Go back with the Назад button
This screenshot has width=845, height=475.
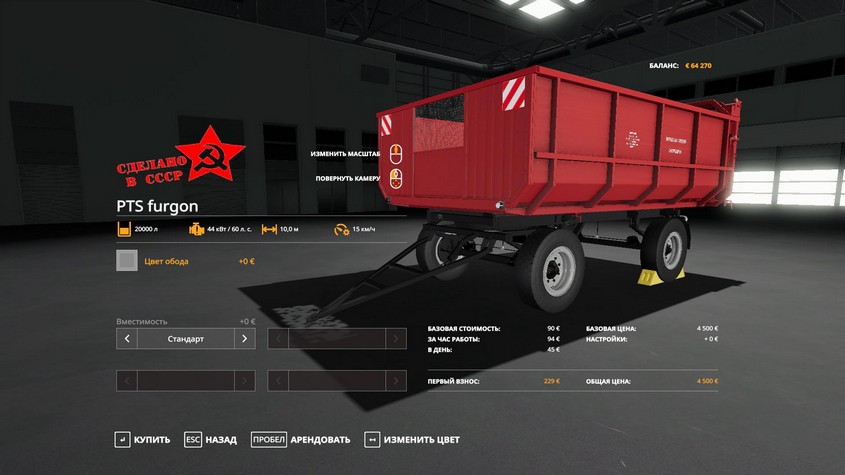click(x=211, y=439)
